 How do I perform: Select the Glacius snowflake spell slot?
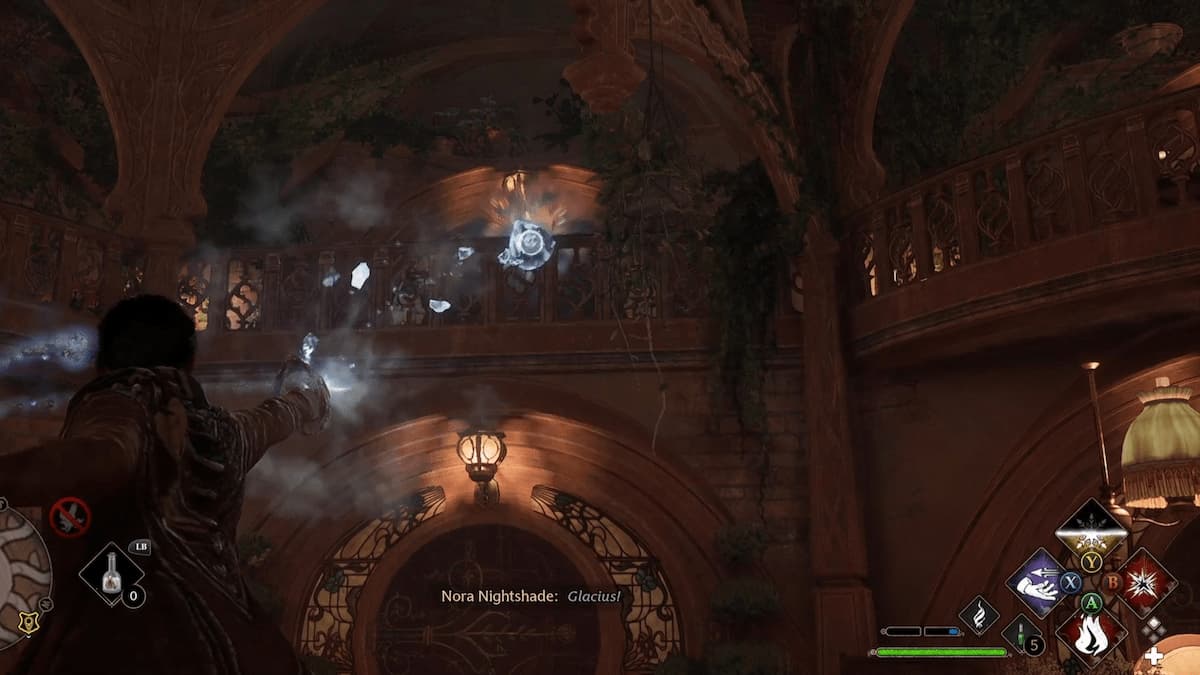tap(1091, 529)
